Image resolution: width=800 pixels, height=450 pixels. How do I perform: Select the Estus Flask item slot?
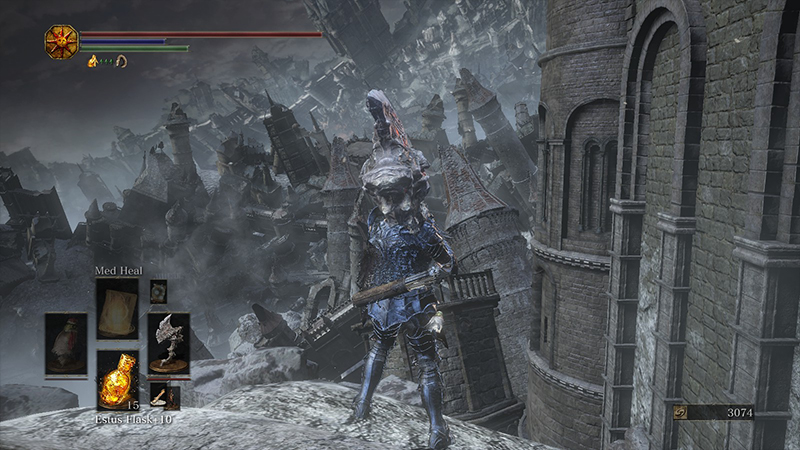tap(117, 378)
